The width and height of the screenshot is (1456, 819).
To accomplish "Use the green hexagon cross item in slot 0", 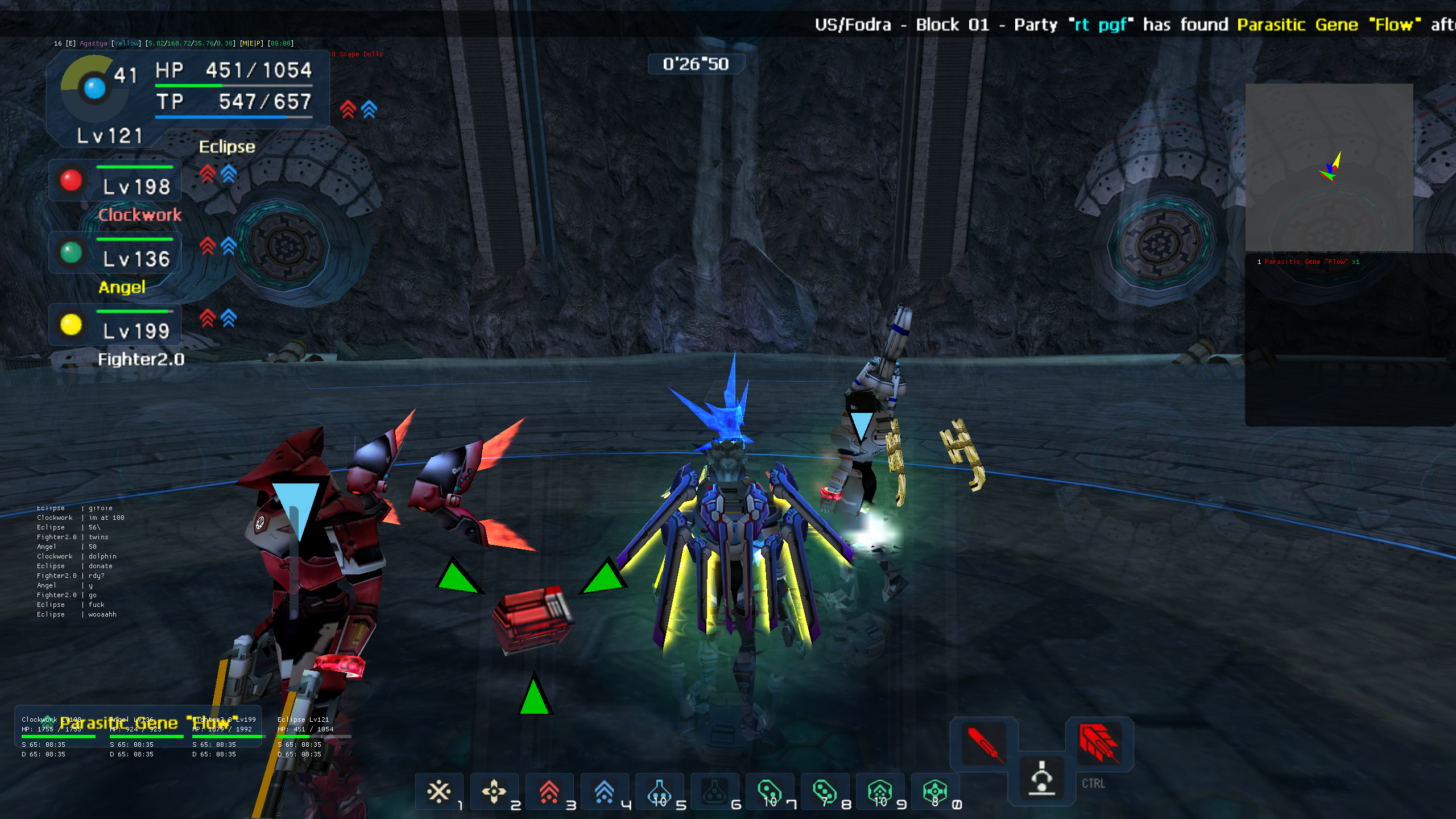I will (935, 792).
